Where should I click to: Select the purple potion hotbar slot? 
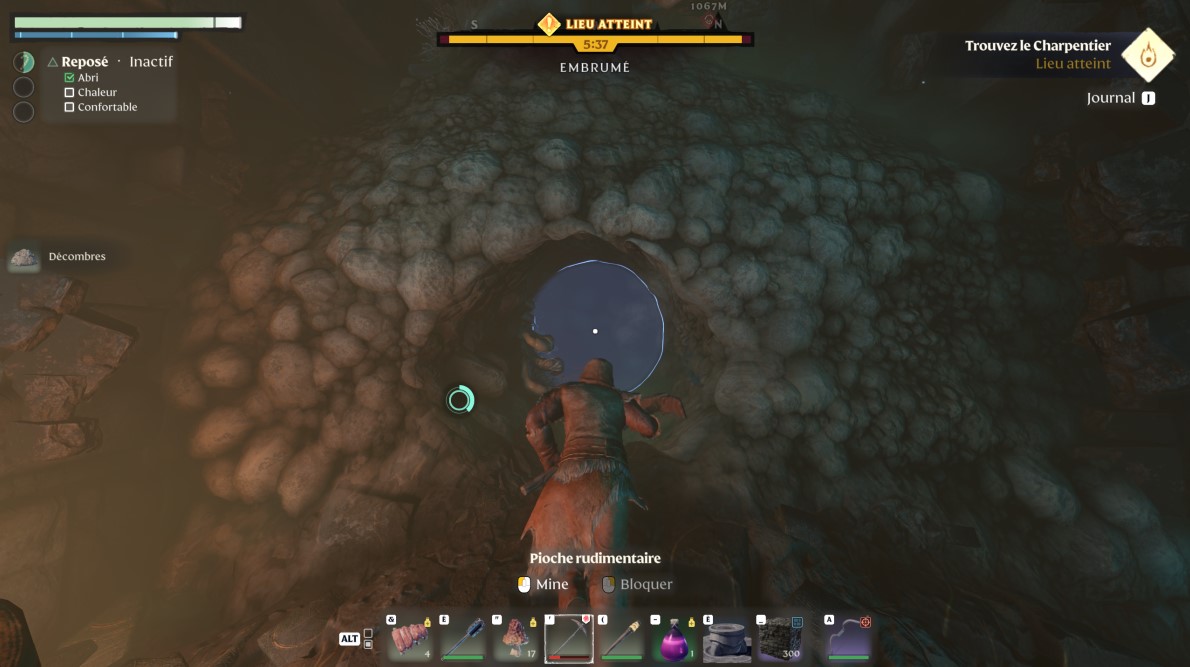674,638
